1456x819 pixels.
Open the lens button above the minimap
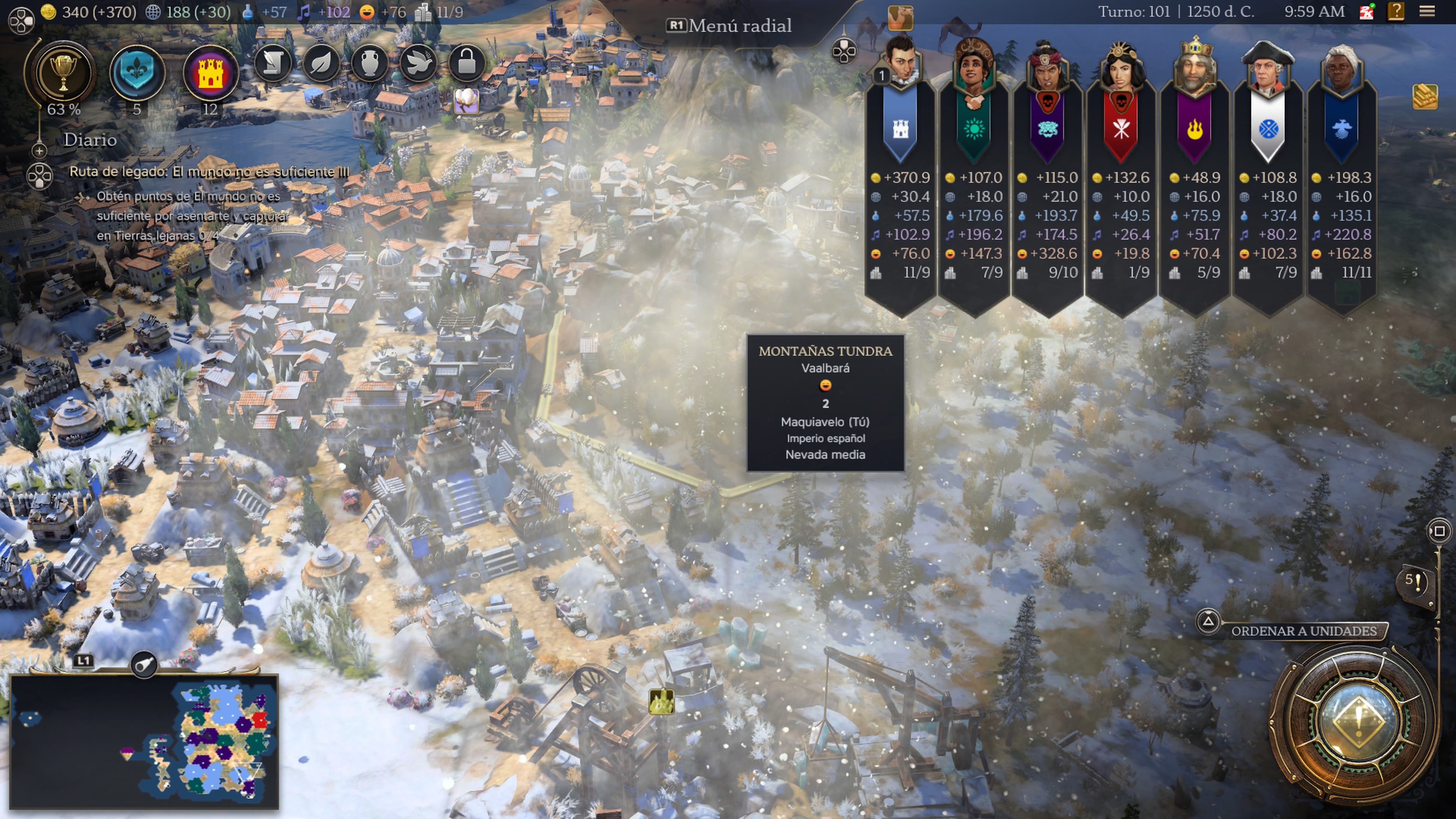point(144,664)
